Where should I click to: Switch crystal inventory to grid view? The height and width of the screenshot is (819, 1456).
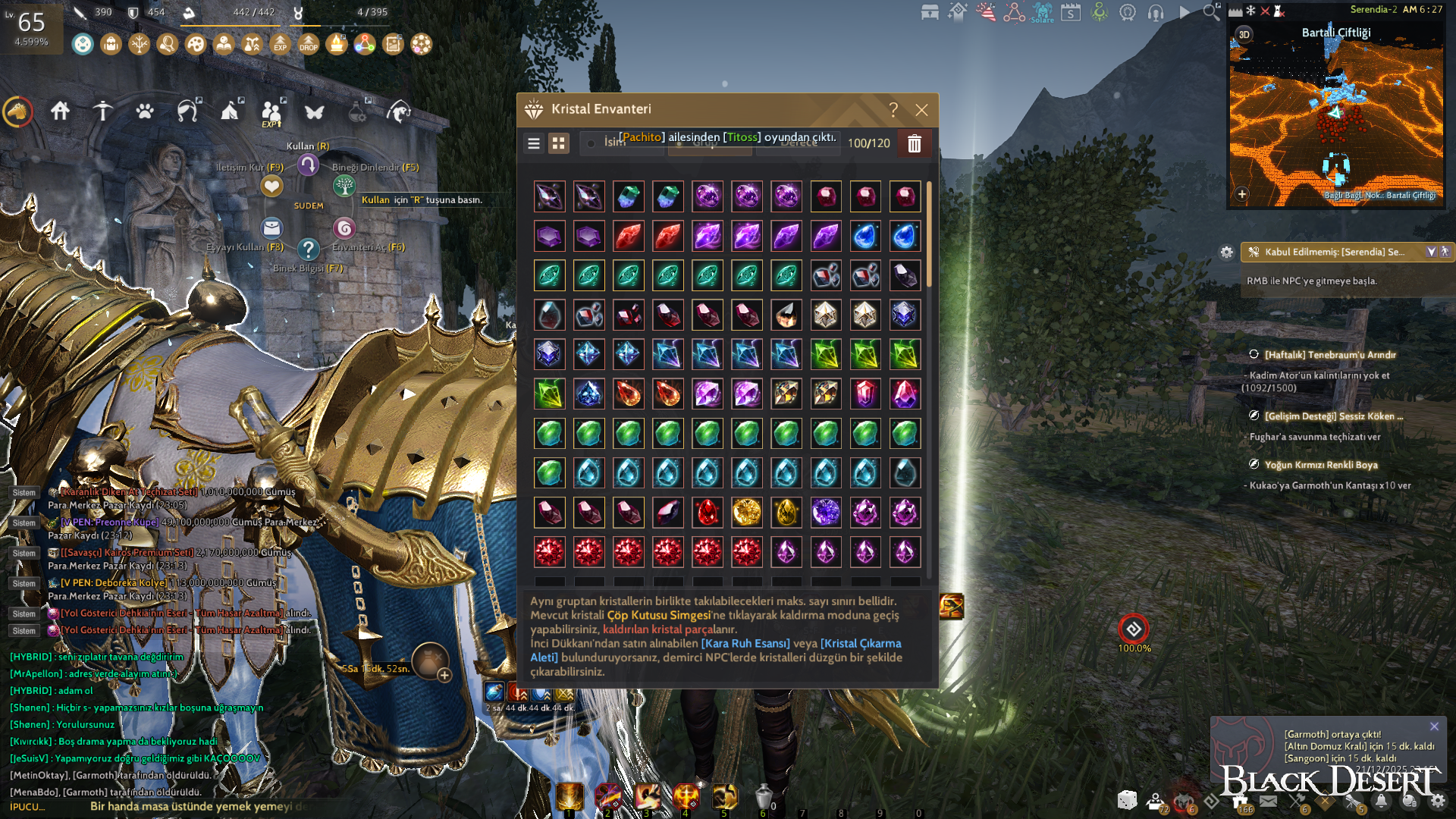click(559, 143)
